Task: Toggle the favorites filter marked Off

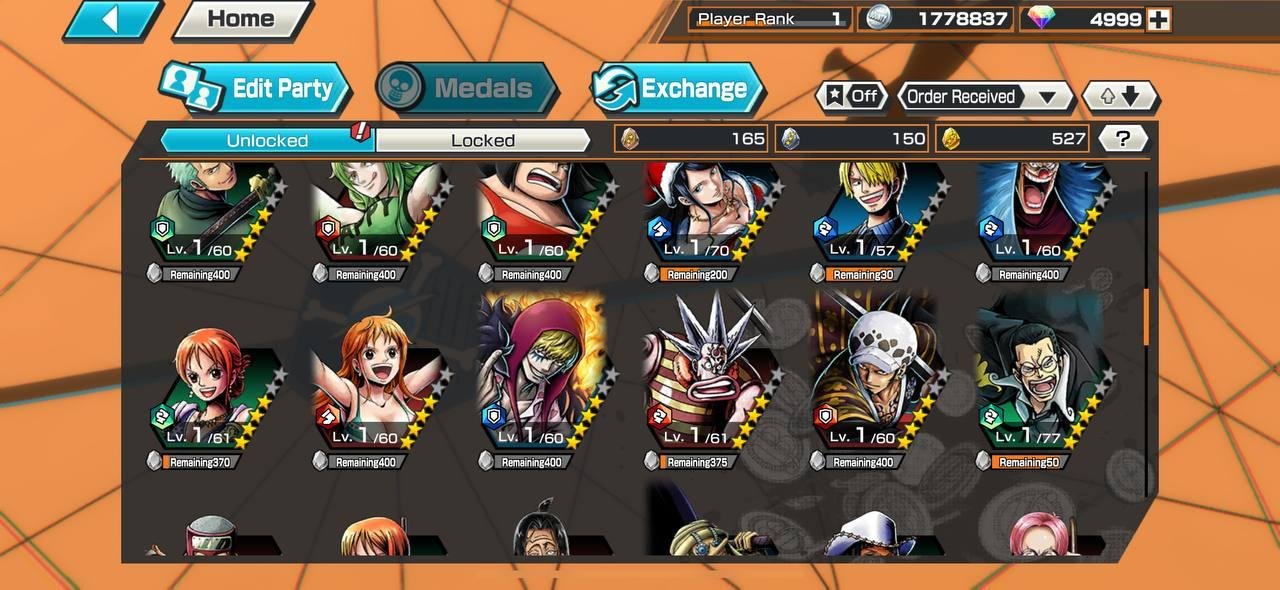Action: (x=852, y=96)
